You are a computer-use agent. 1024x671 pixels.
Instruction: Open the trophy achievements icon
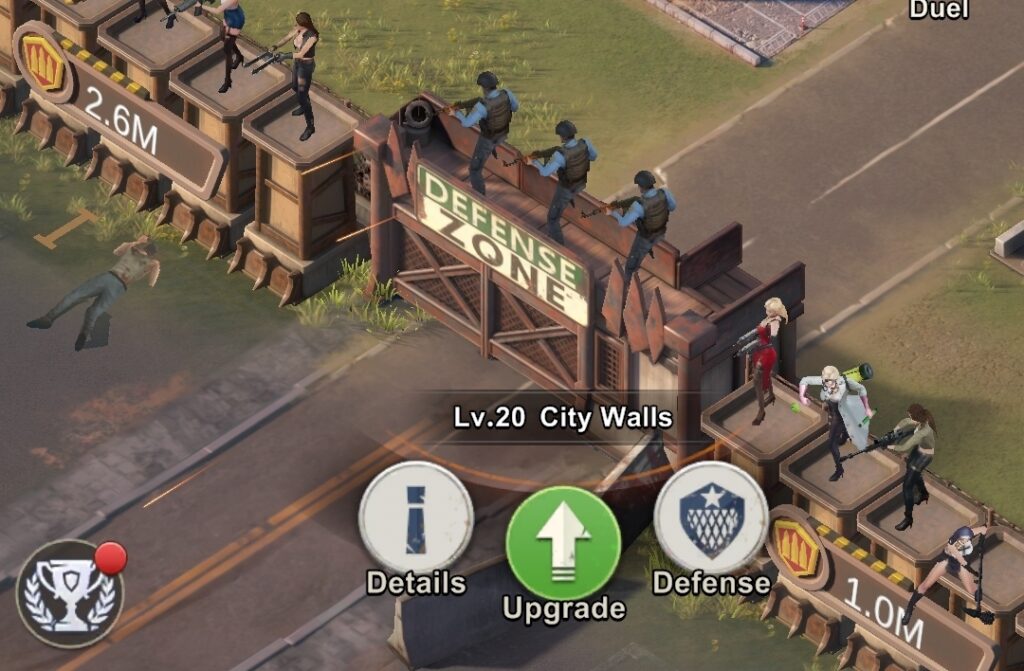click(x=70, y=594)
